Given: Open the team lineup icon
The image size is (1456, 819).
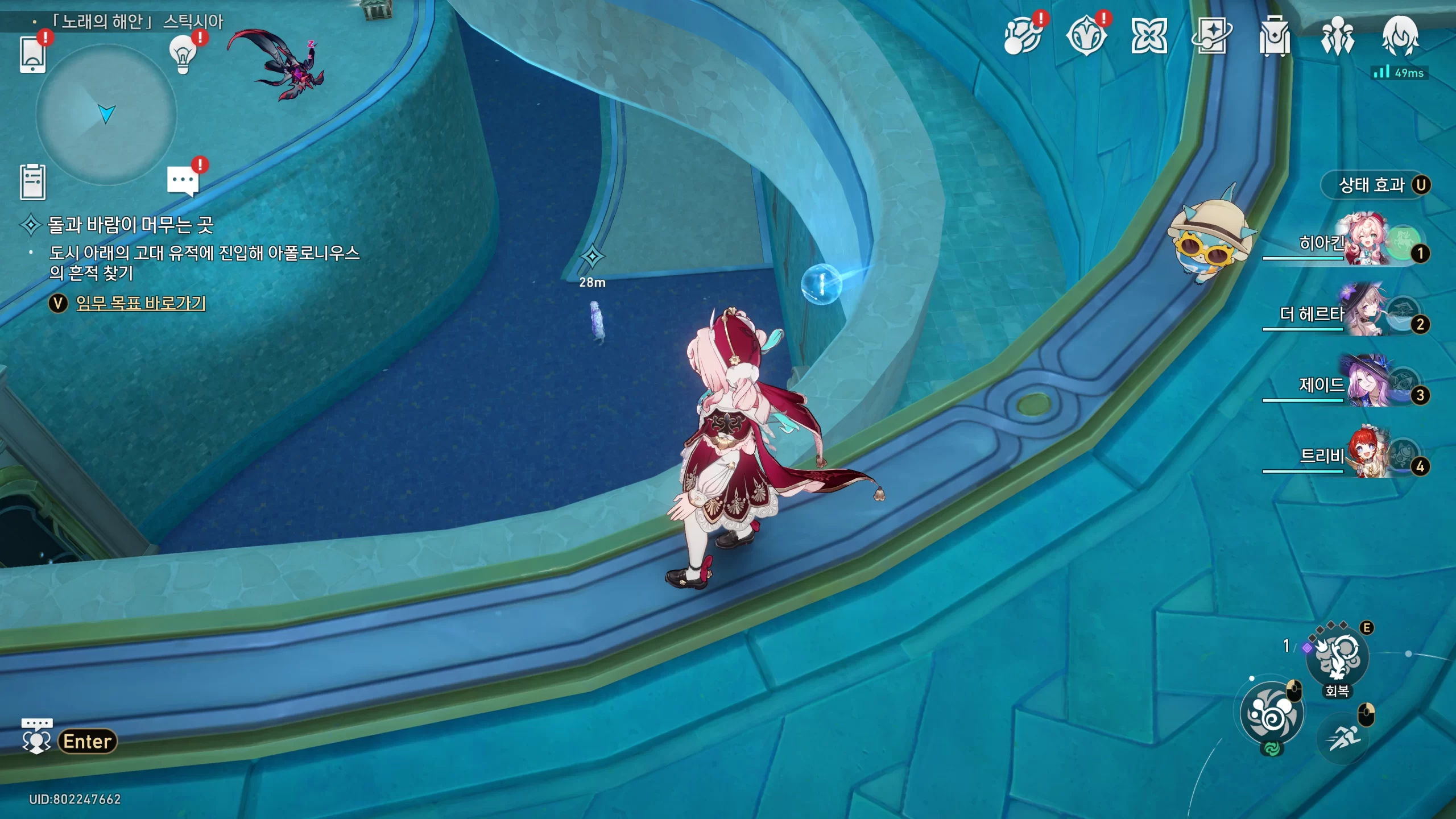Looking at the screenshot, I should tap(1337, 36).
